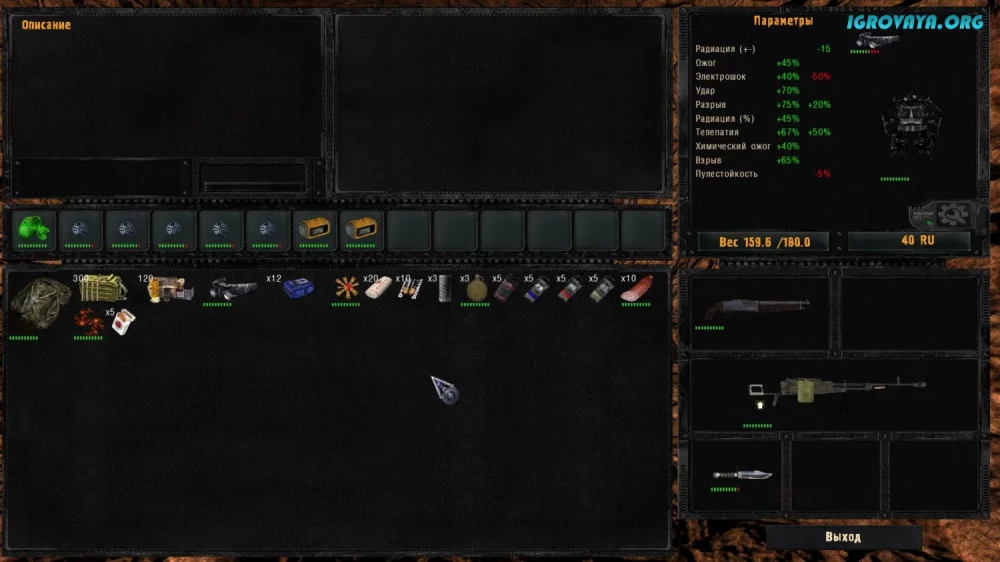Select the binoculars item in the inventory

pos(230,289)
